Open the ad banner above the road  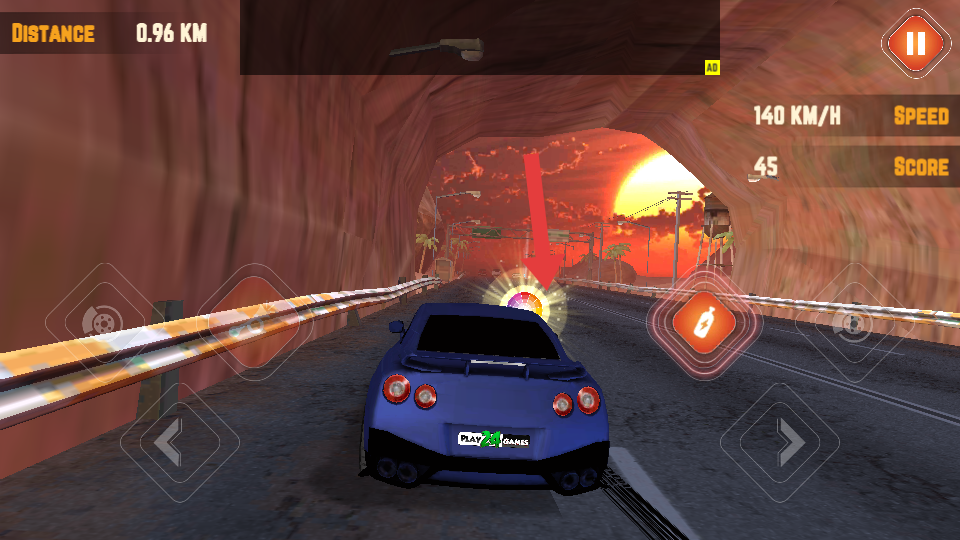point(479,37)
